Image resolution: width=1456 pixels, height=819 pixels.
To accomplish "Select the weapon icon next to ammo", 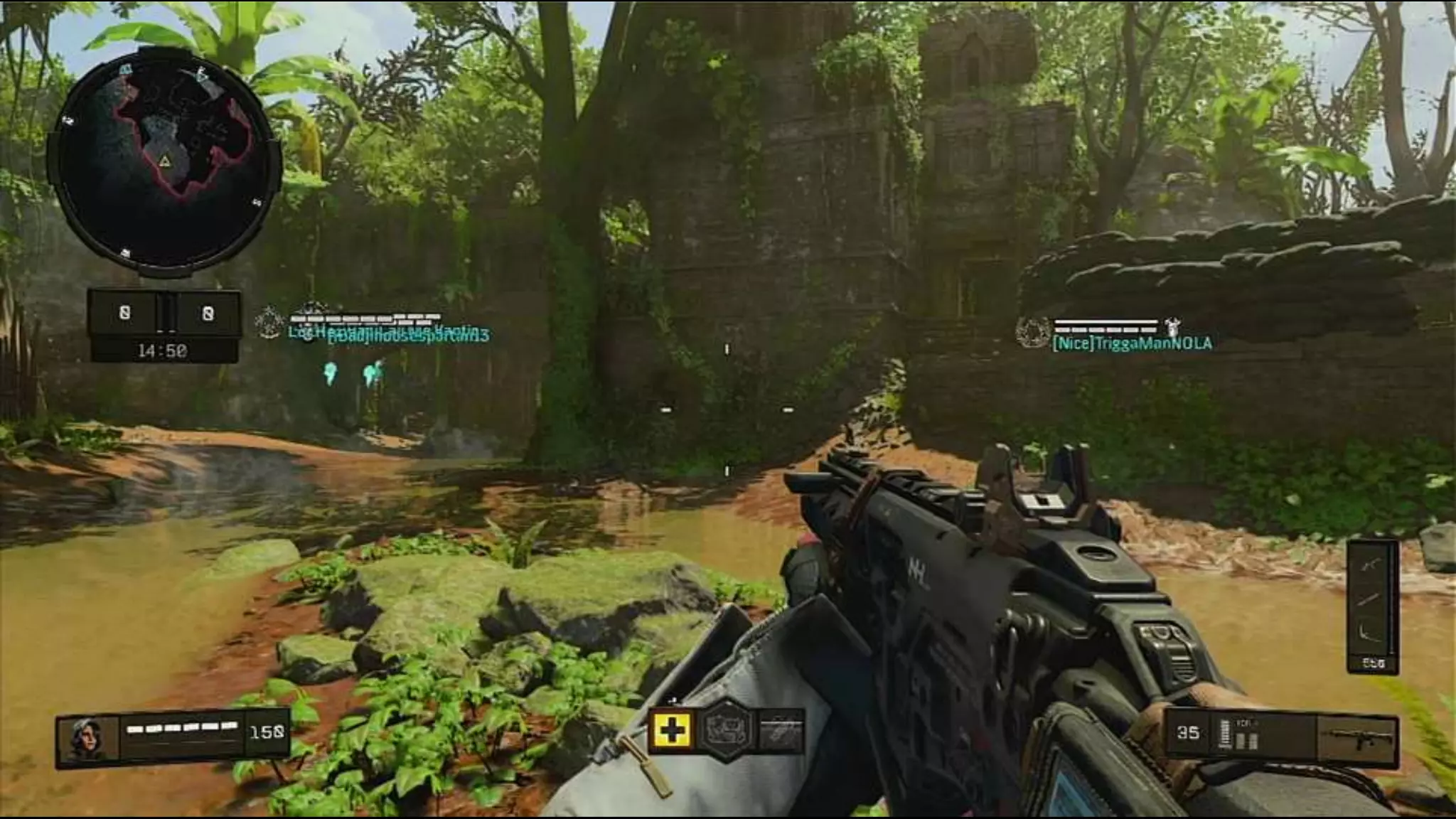I will (x=1356, y=739).
